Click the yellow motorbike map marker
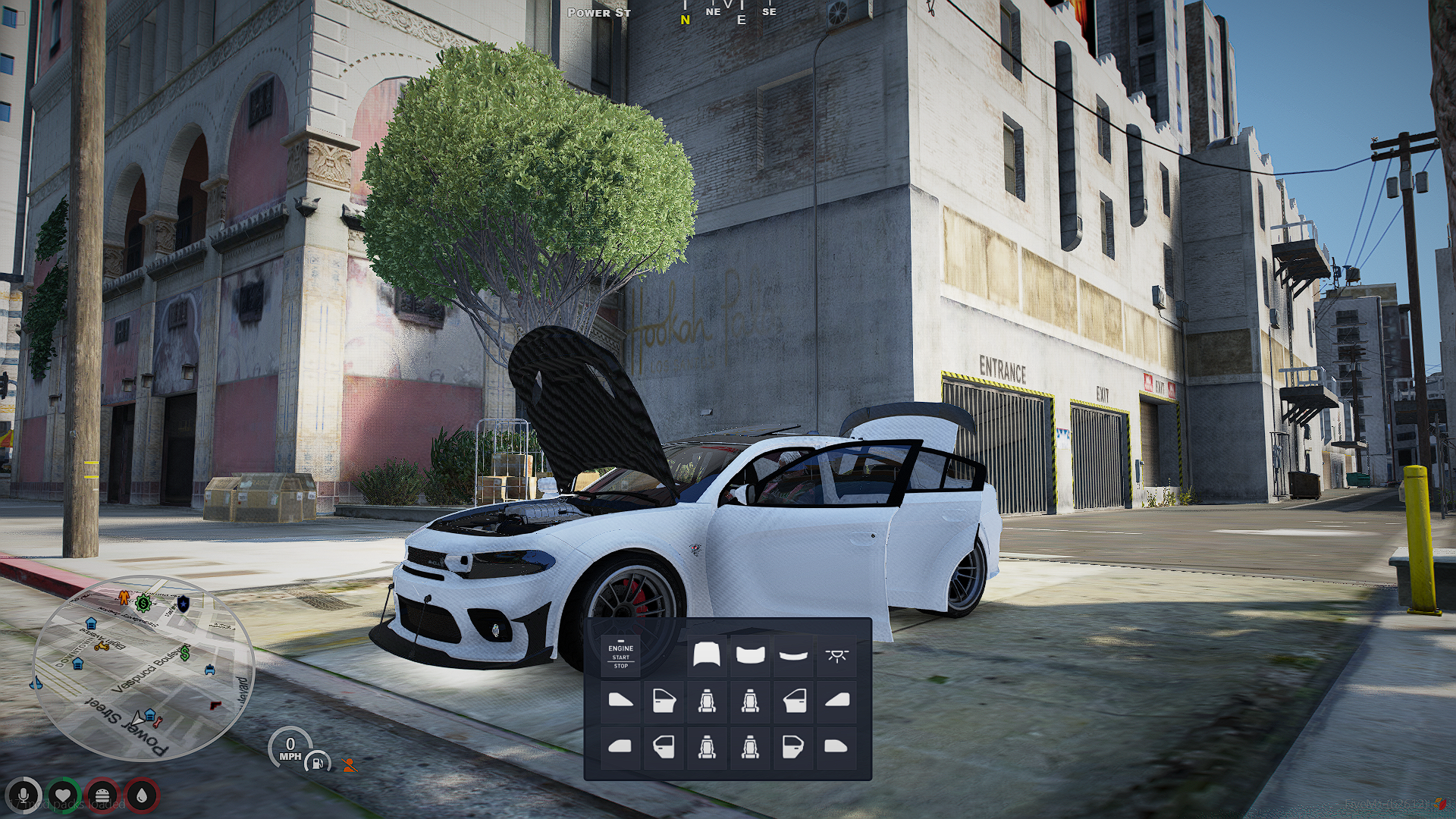This screenshot has width=1456, height=819. (x=101, y=647)
